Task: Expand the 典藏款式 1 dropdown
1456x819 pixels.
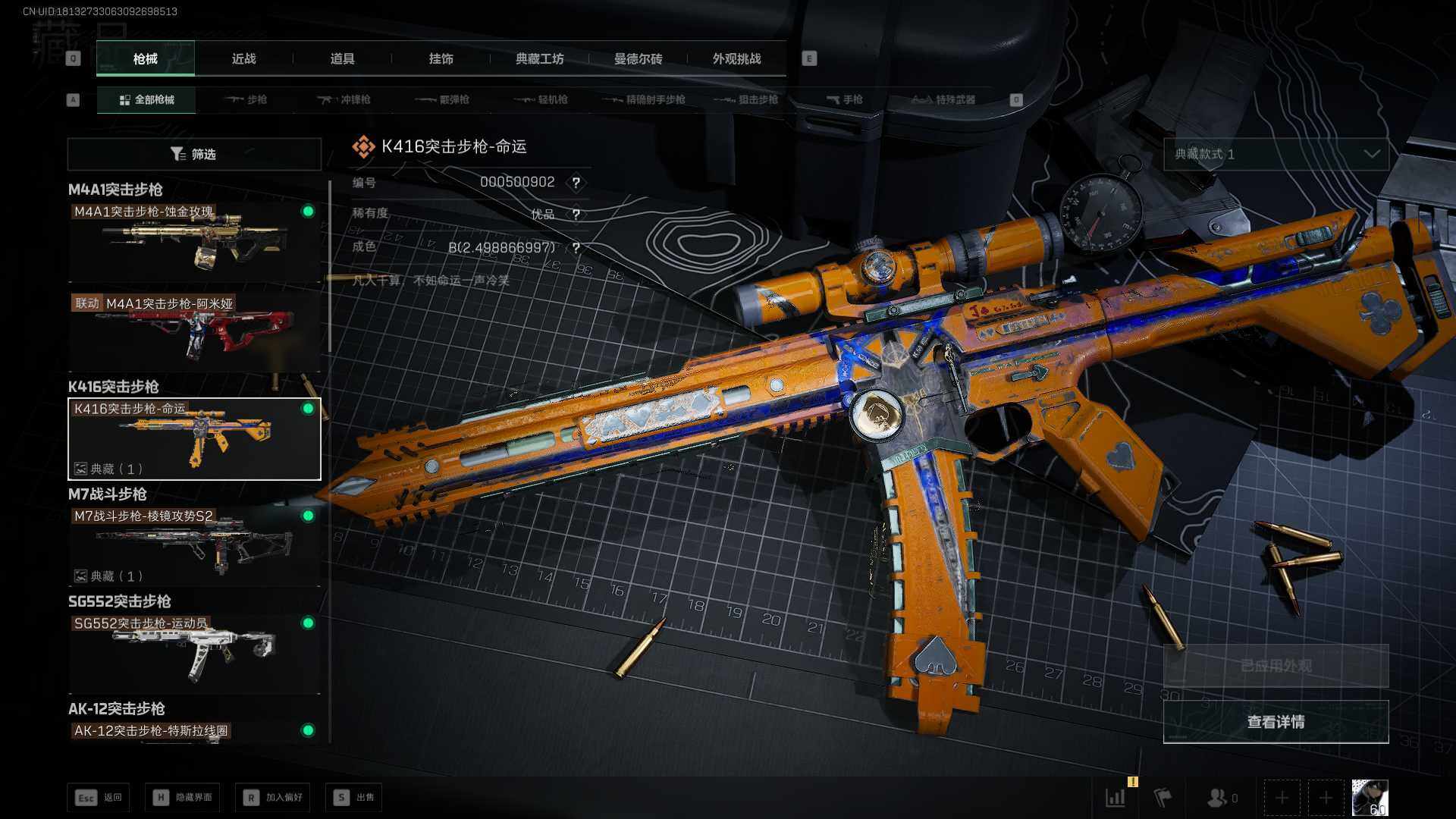Action: (1276, 154)
